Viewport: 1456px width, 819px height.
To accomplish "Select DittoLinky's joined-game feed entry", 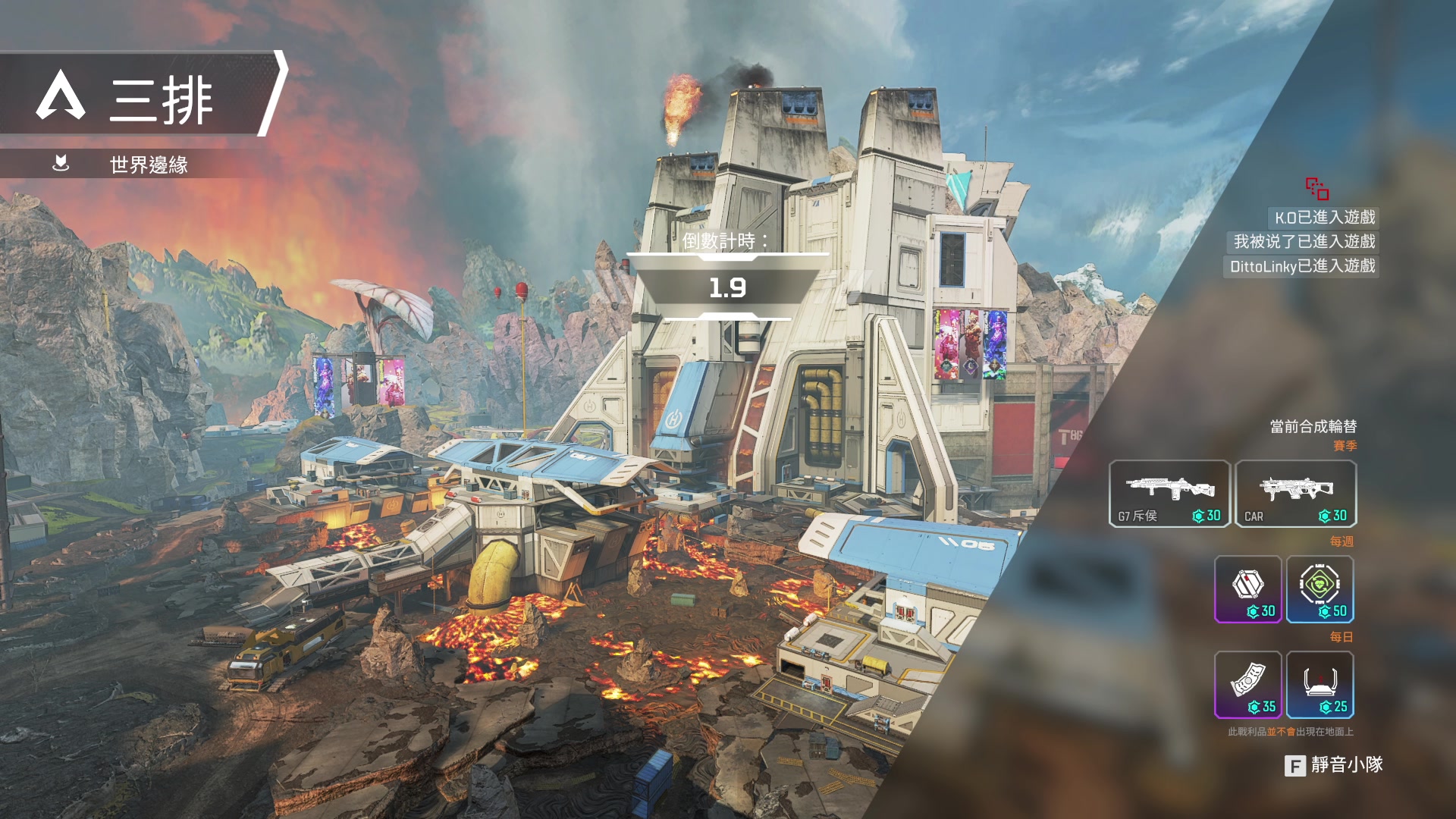I will tap(1301, 266).
